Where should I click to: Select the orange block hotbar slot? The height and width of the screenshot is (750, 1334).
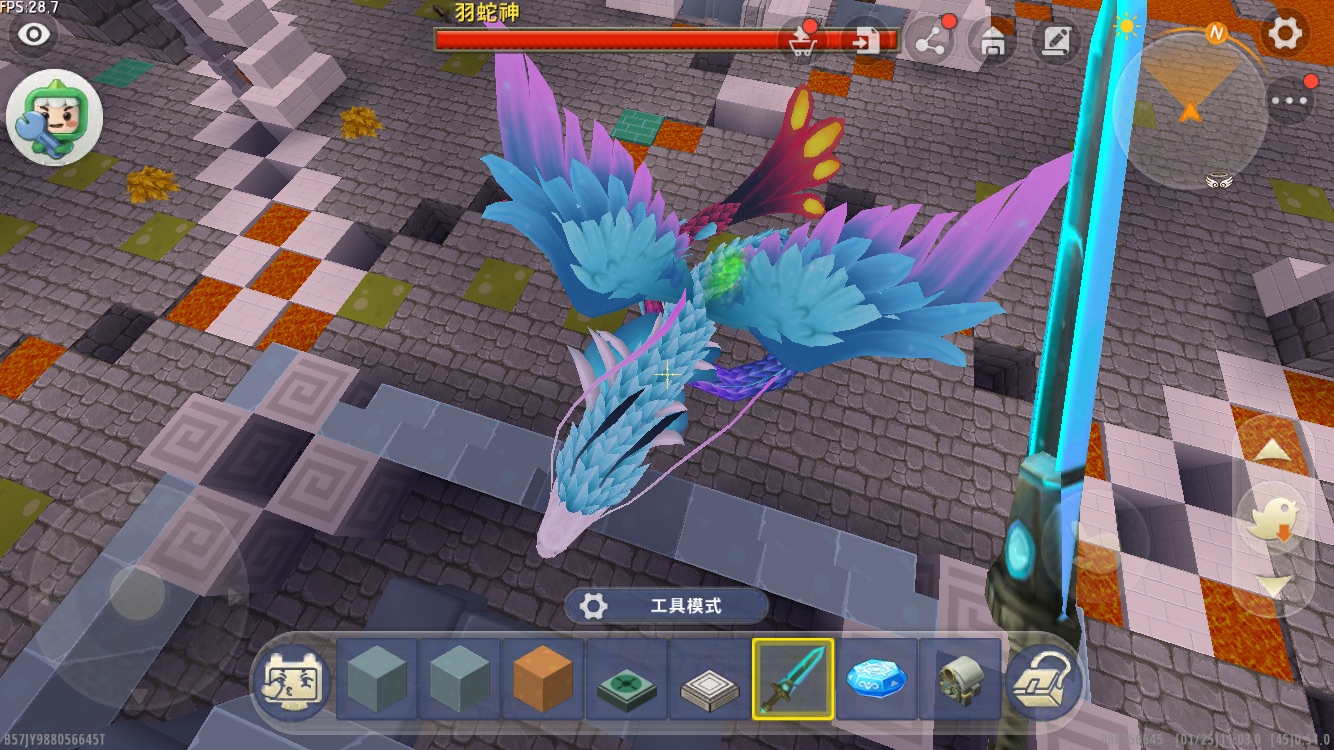coord(543,680)
